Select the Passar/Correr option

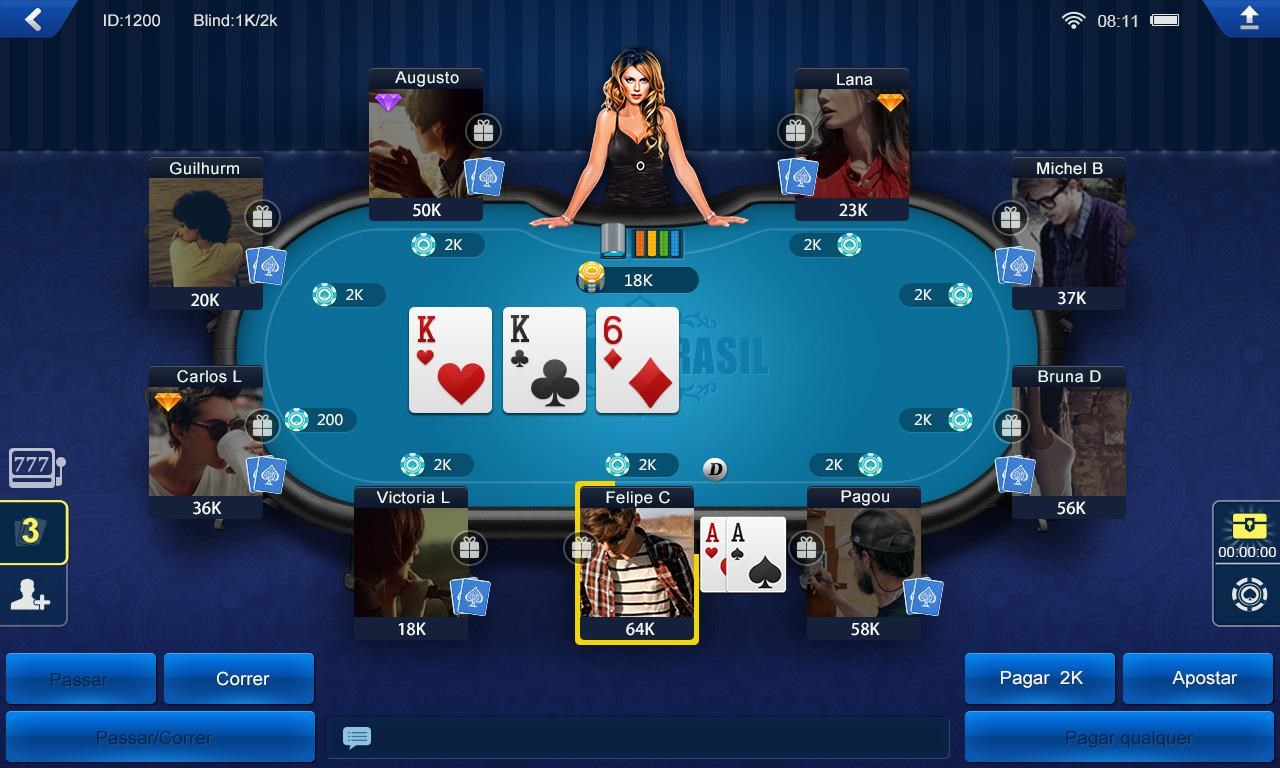tap(160, 736)
